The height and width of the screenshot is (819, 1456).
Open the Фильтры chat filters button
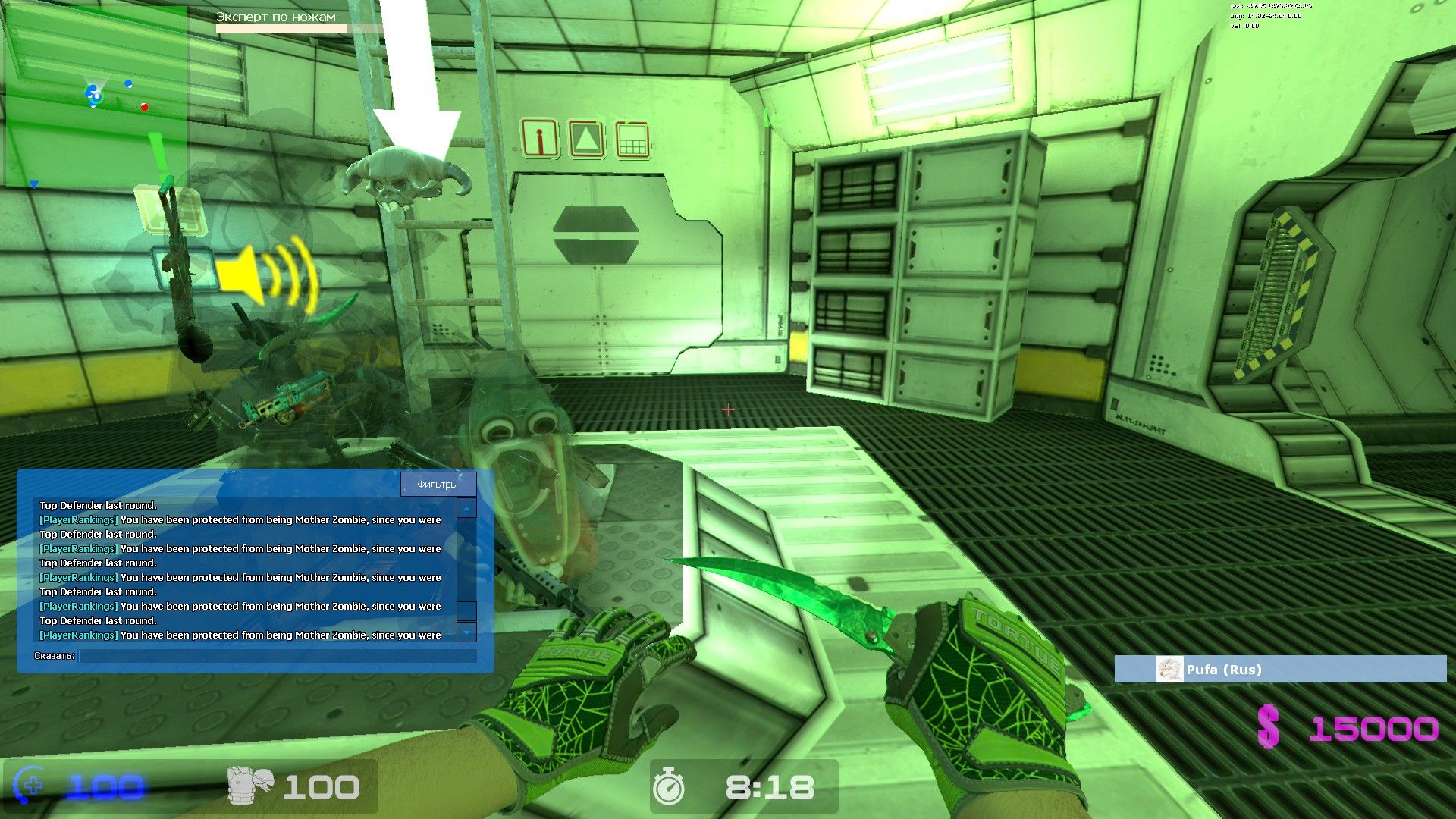(x=438, y=485)
